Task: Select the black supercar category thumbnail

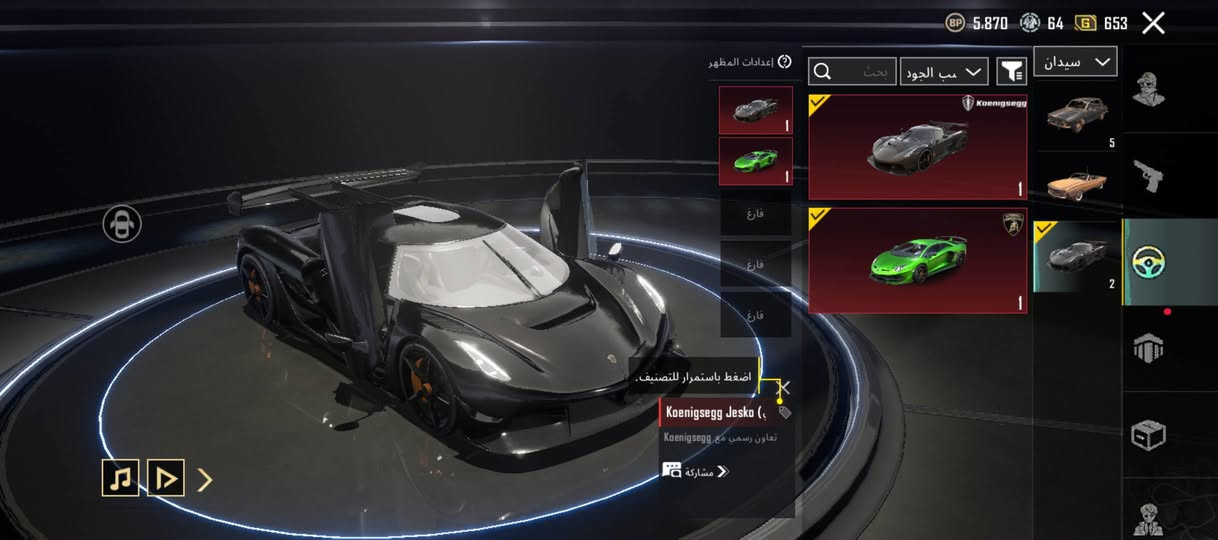Action: pos(1077,256)
